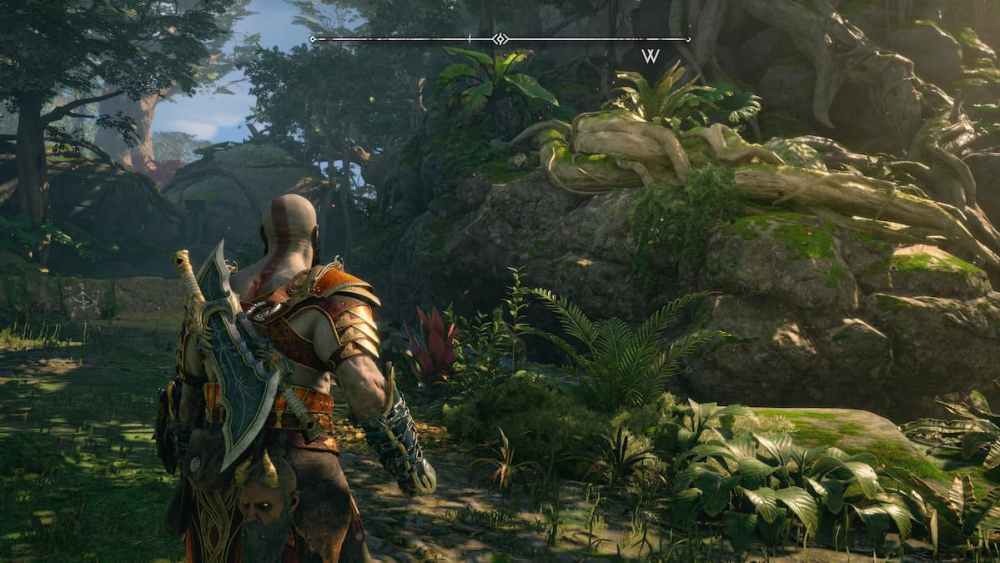
Task: Select the W west heading on the compass
Action: click(650, 56)
